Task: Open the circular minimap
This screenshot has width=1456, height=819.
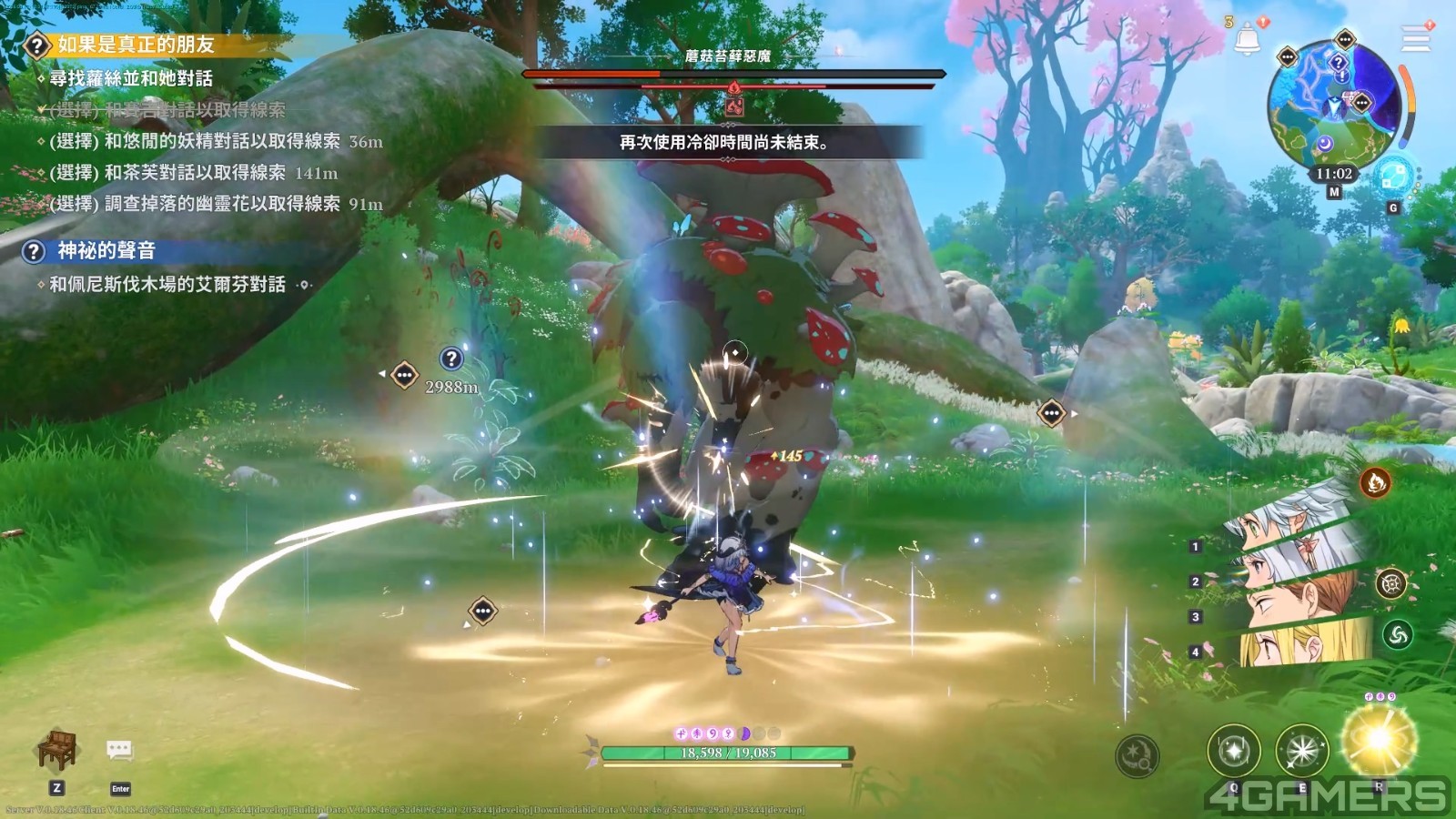Action: [x=1333, y=105]
